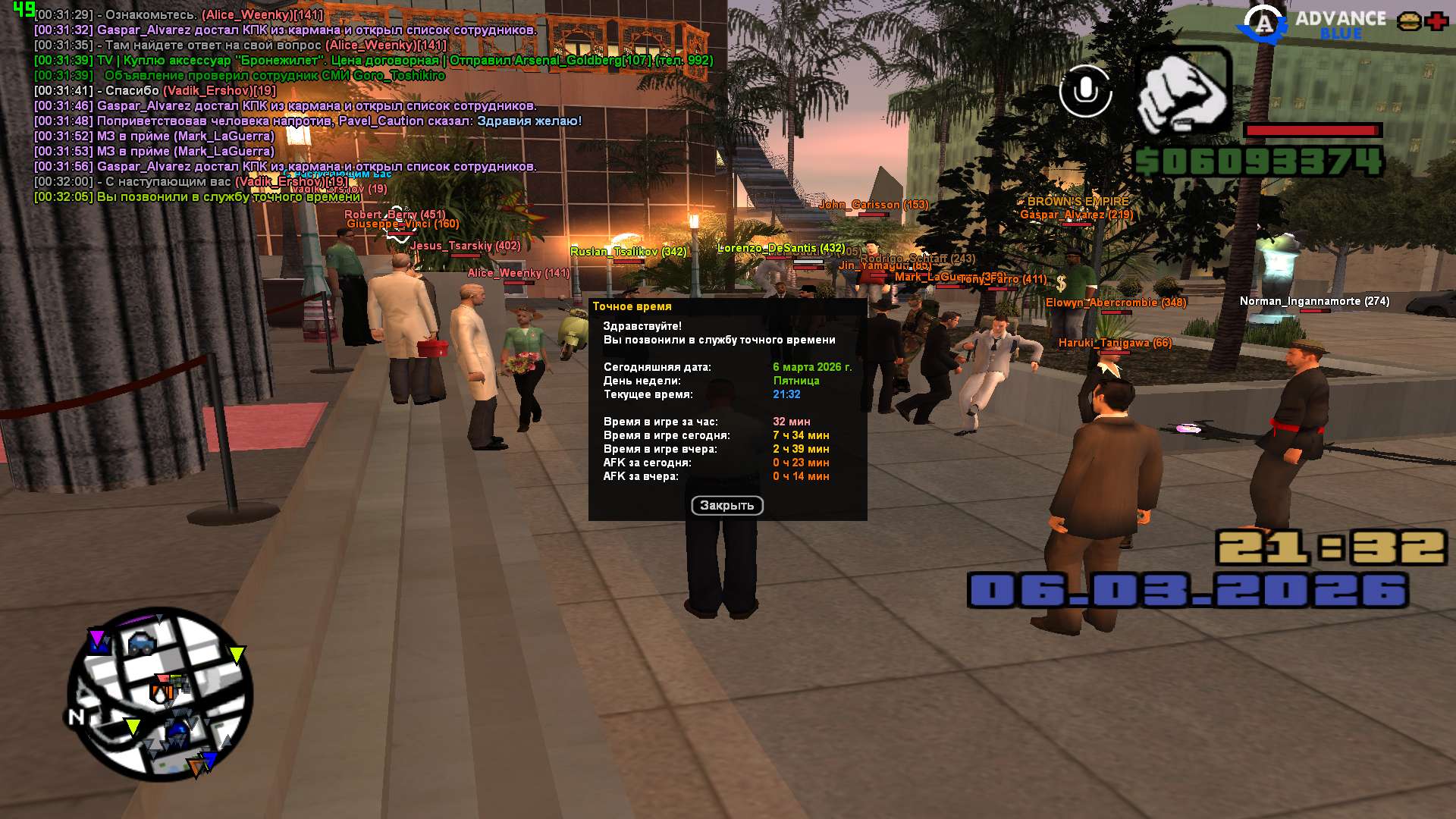1456x819 pixels.
Task: Click the red cross health icon
Action: [1436, 21]
